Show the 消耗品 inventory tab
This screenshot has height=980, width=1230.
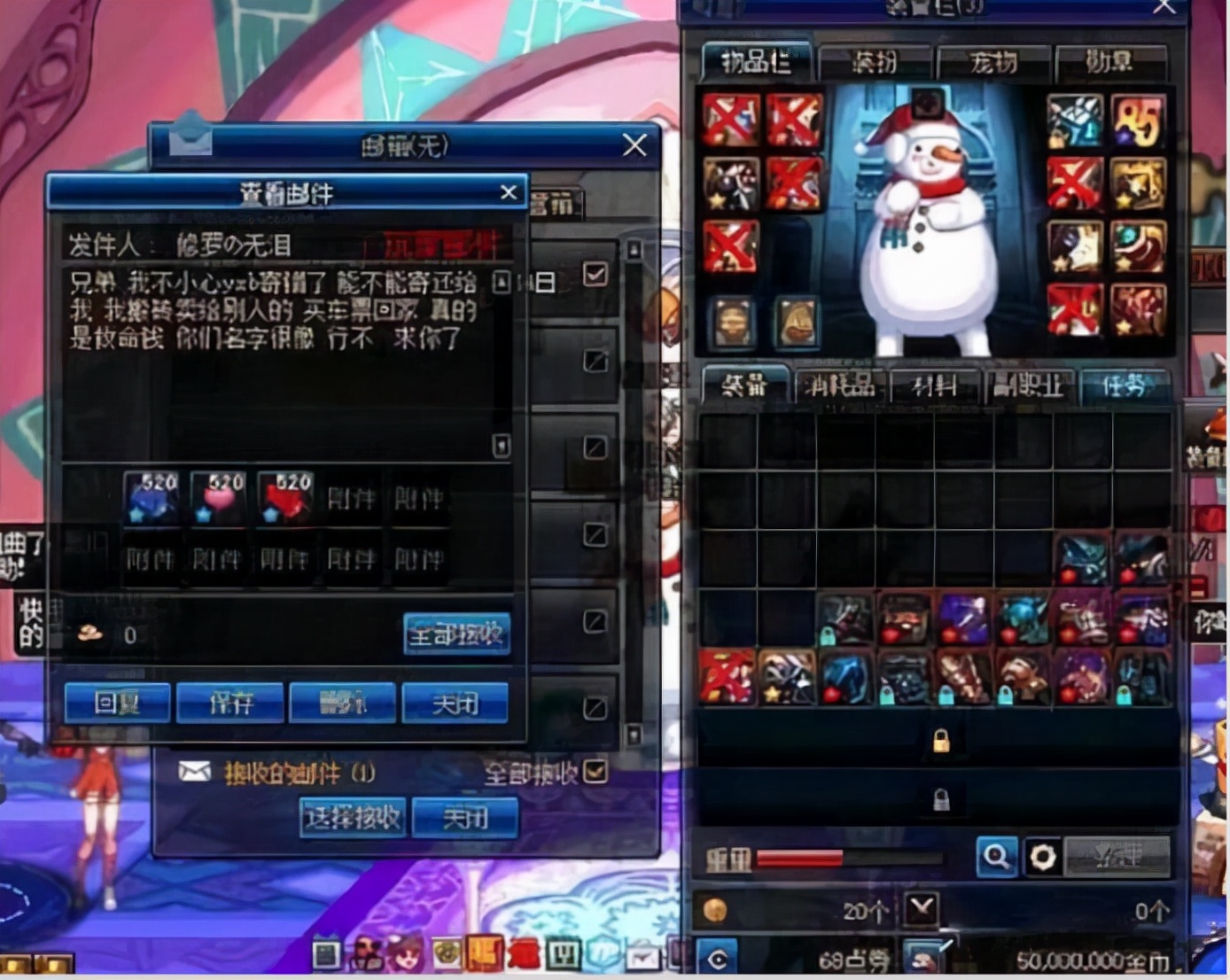coord(839,385)
